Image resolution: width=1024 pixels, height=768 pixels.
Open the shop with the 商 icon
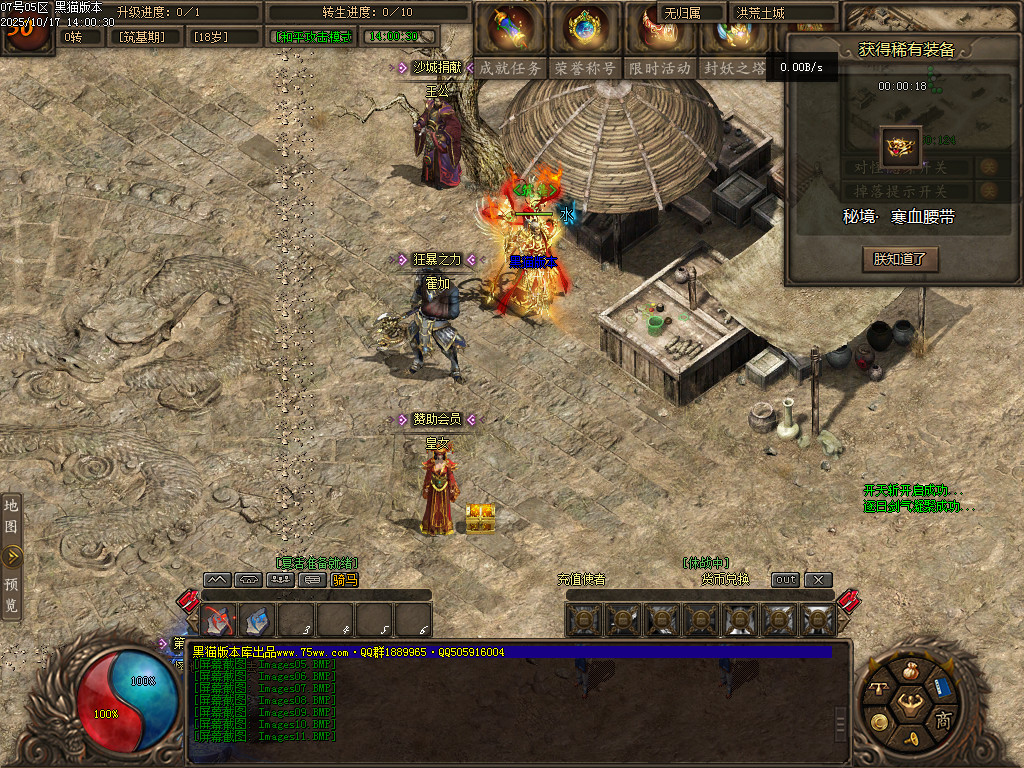(x=942, y=720)
